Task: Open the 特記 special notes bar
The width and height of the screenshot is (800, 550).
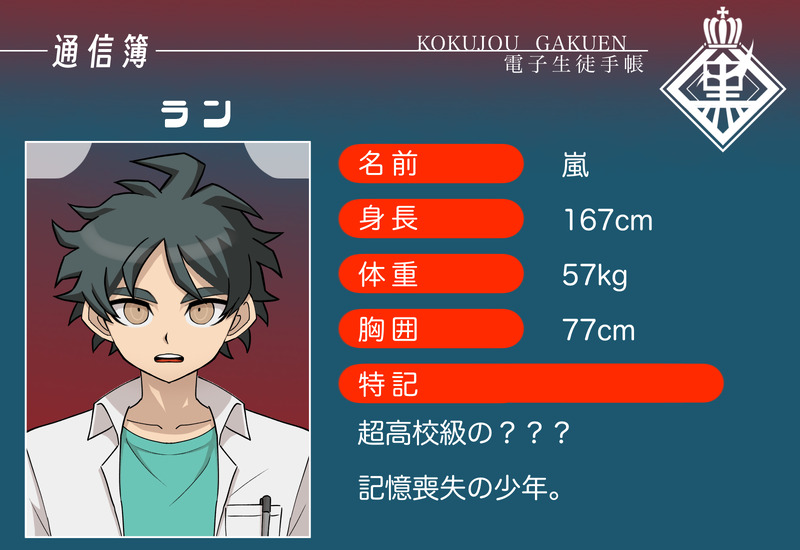Action: coord(531,383)
